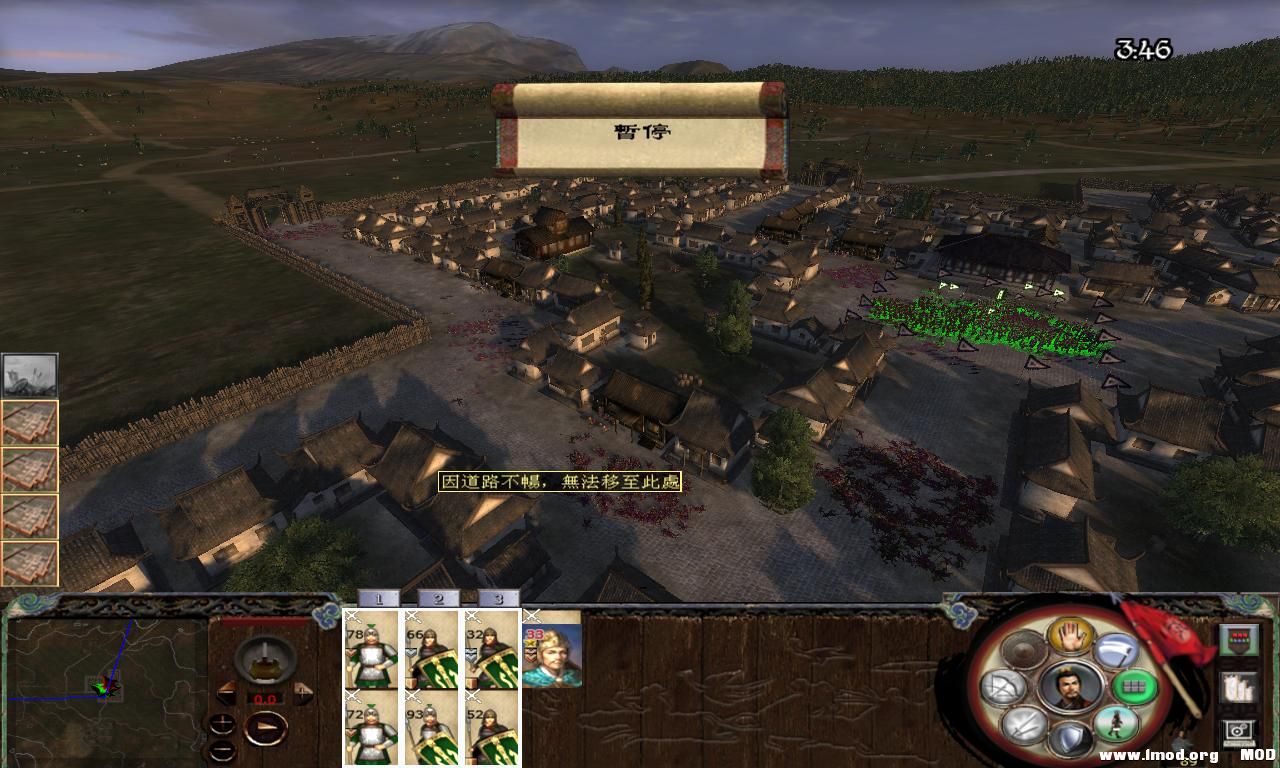Click the play speed arrow button
1280x768 pixels.
point(265,729)
